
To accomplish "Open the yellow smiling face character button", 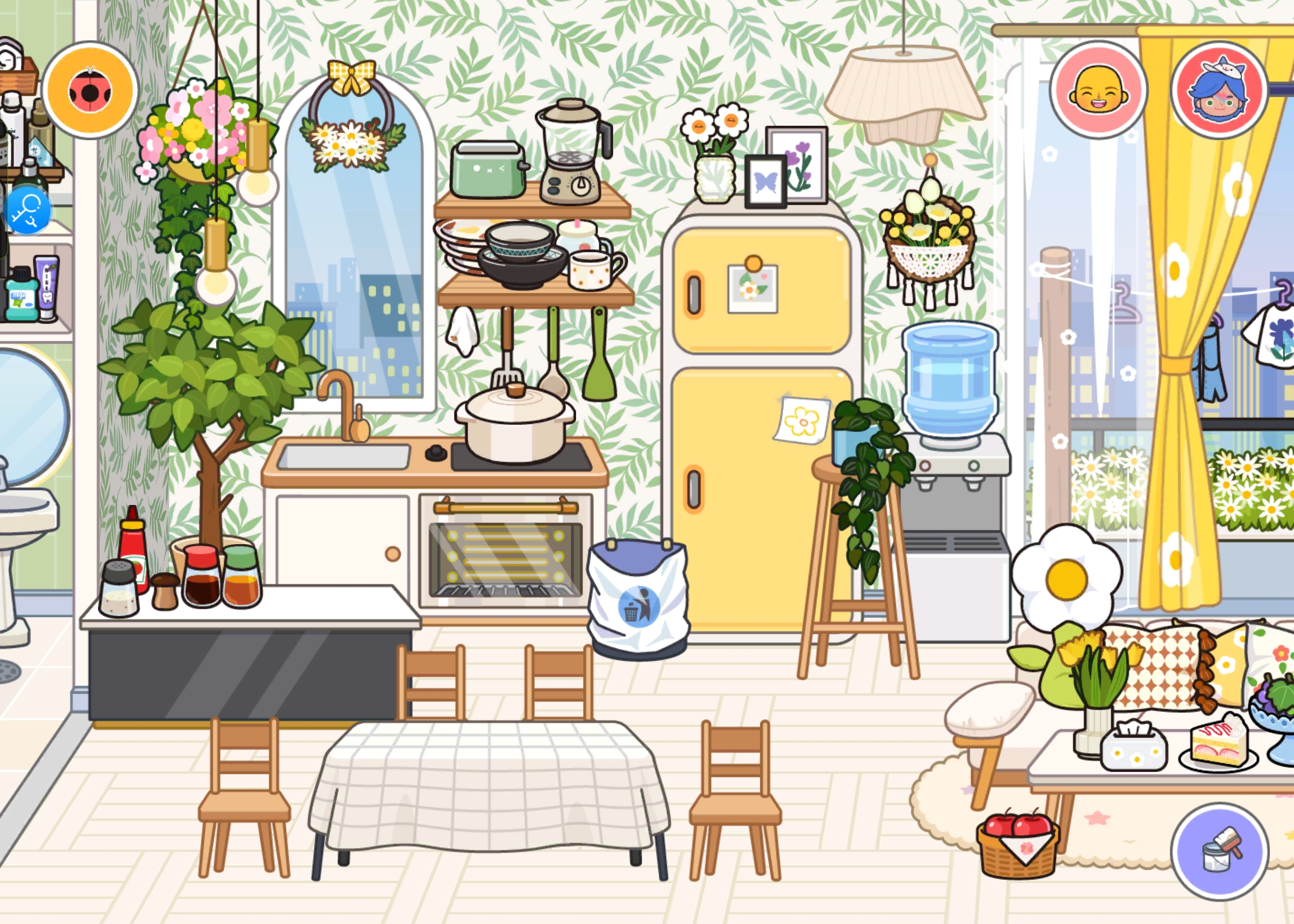I will click(1098, 90).
